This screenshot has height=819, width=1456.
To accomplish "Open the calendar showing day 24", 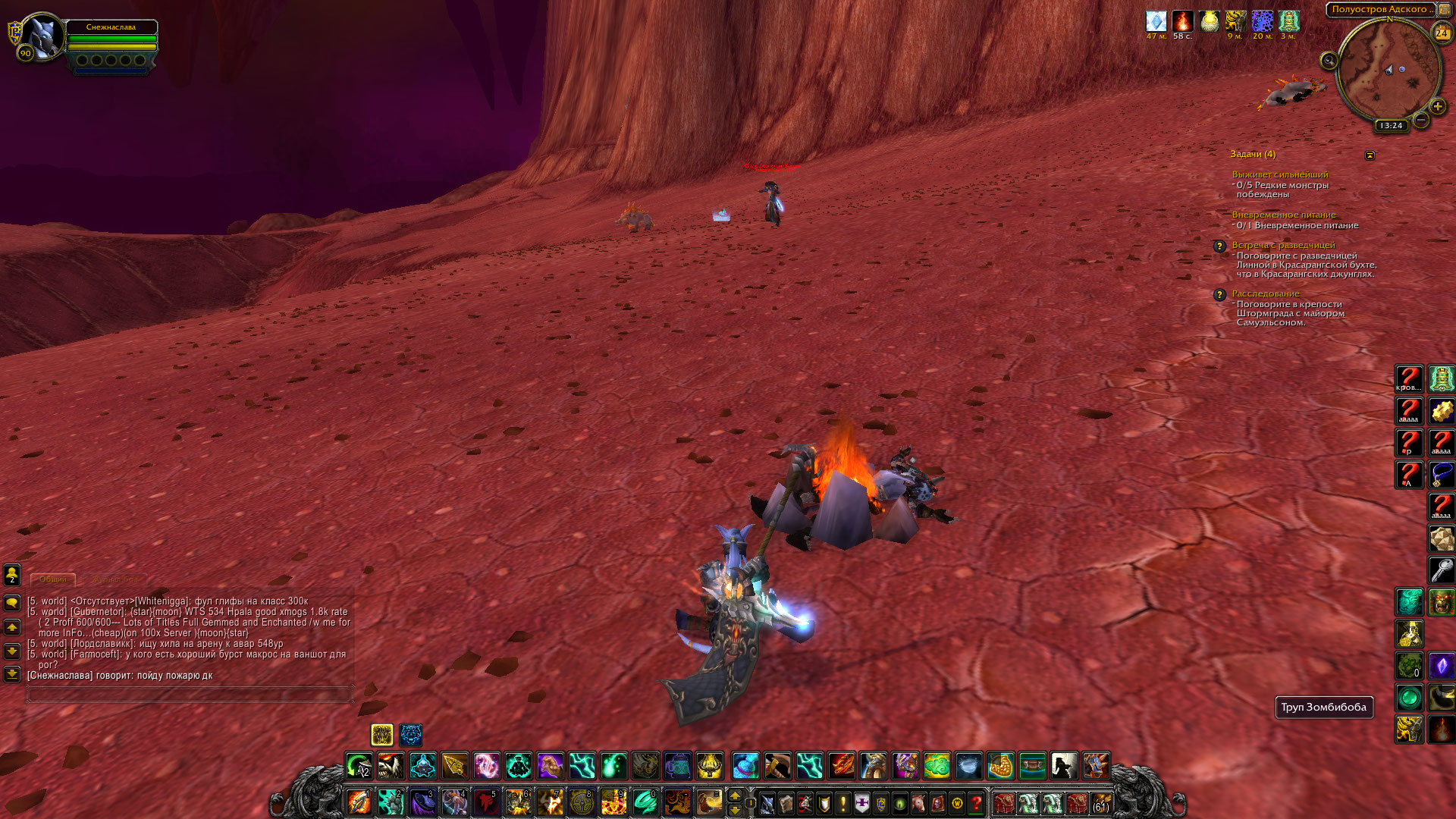I will coord(1441,33).
